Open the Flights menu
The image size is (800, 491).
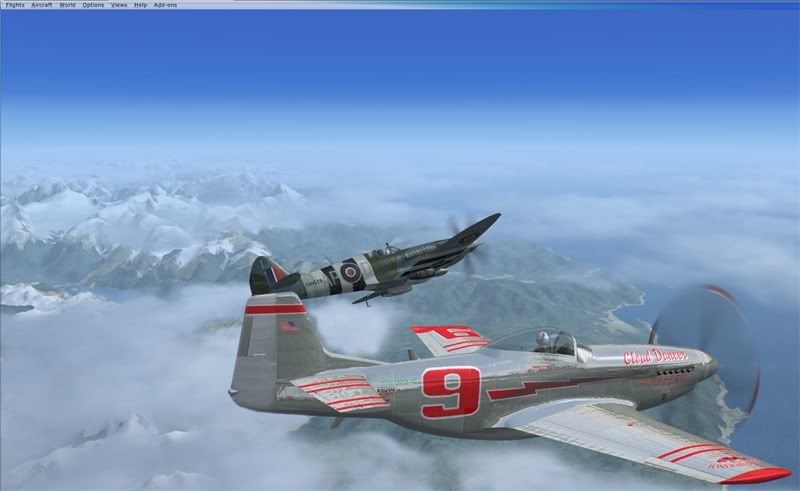point(13,5)
